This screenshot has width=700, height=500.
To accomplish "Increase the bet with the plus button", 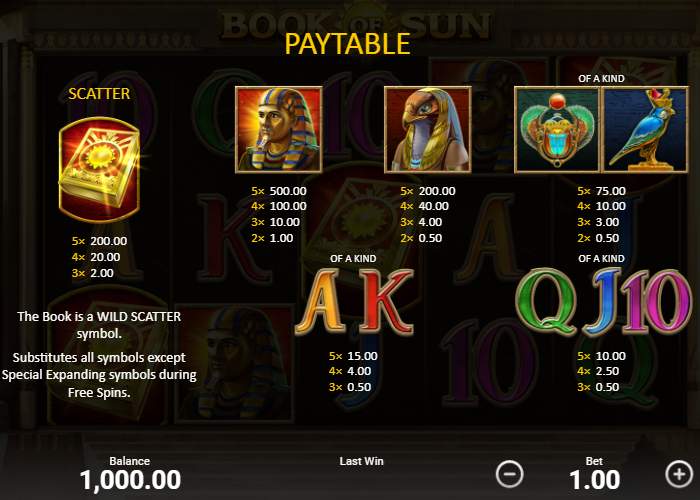I will pos(677,472).
